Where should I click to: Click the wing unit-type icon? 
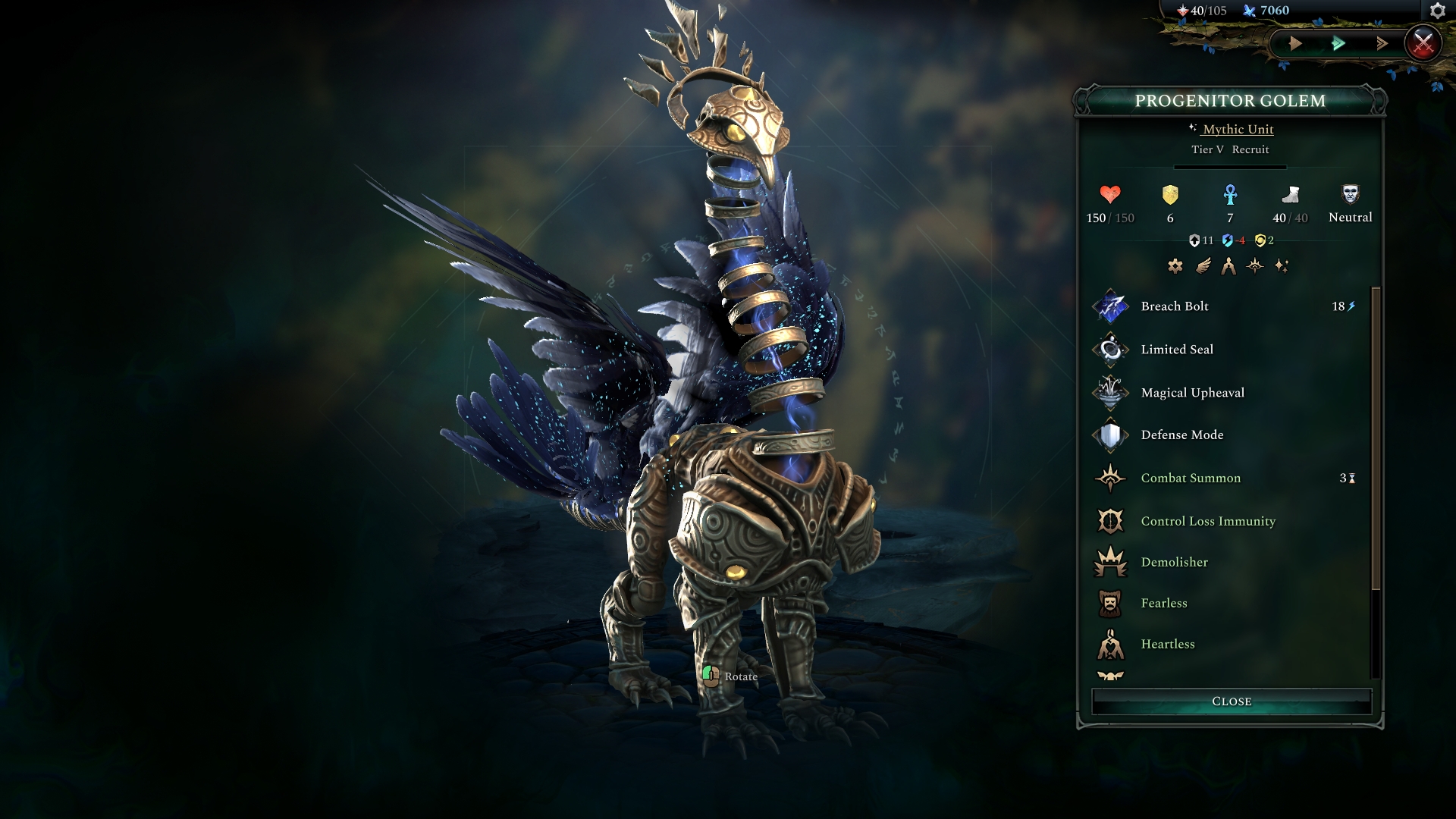(1203, 266)
